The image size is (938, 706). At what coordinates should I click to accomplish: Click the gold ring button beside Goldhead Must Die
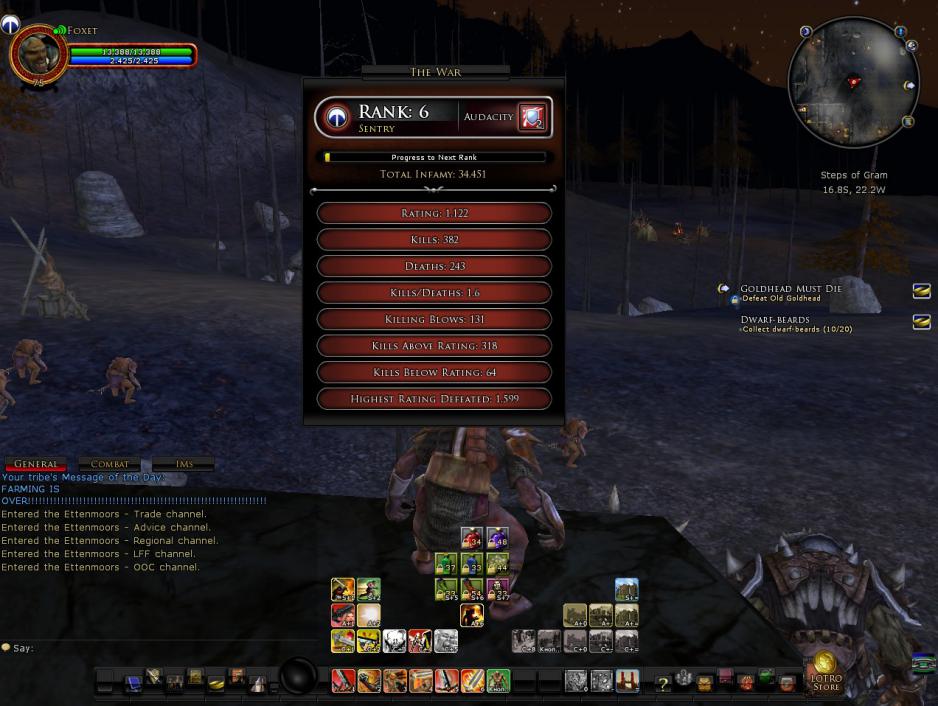921,291
